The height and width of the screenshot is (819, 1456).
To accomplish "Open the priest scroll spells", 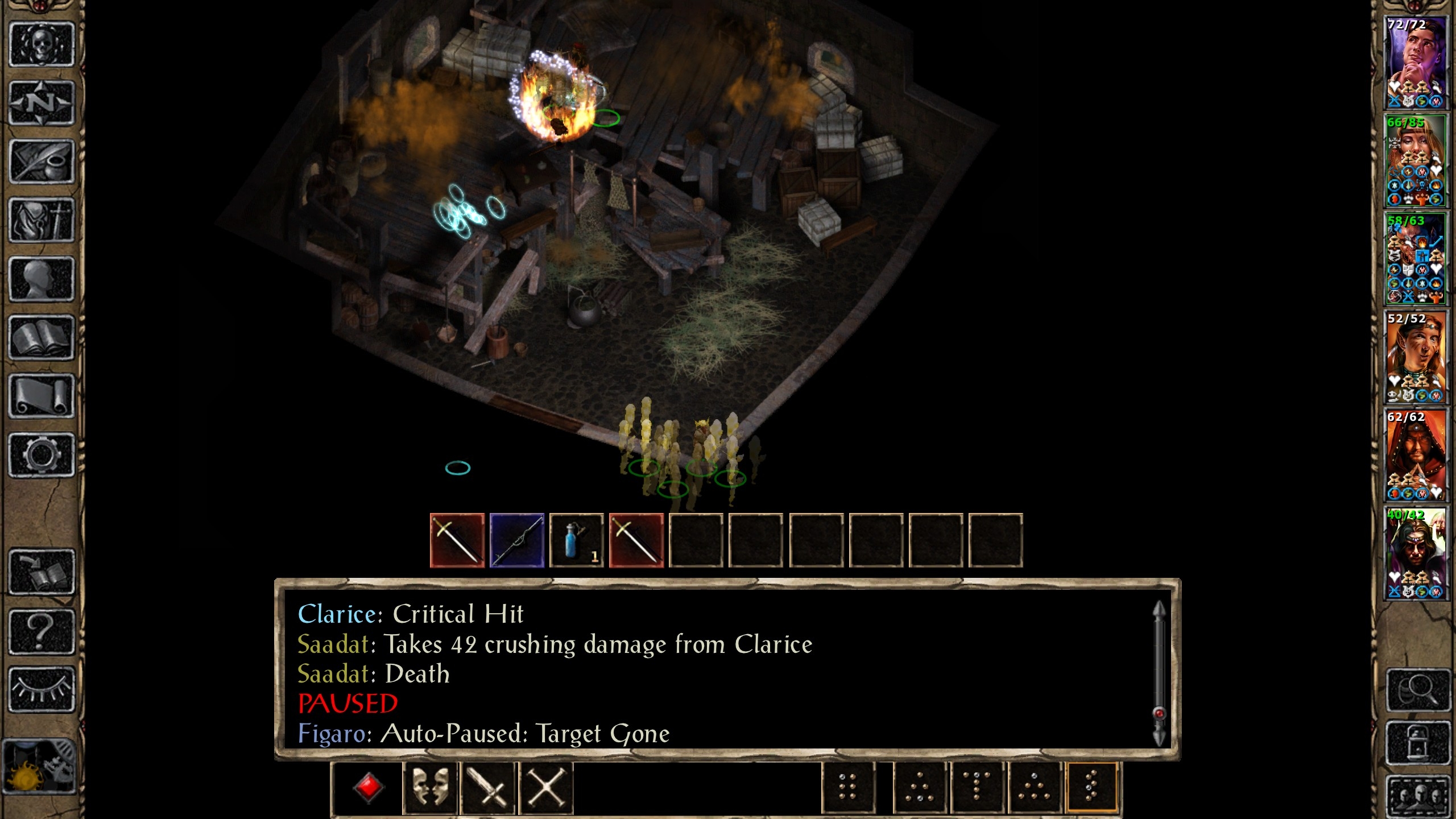I will coord(43,391).
